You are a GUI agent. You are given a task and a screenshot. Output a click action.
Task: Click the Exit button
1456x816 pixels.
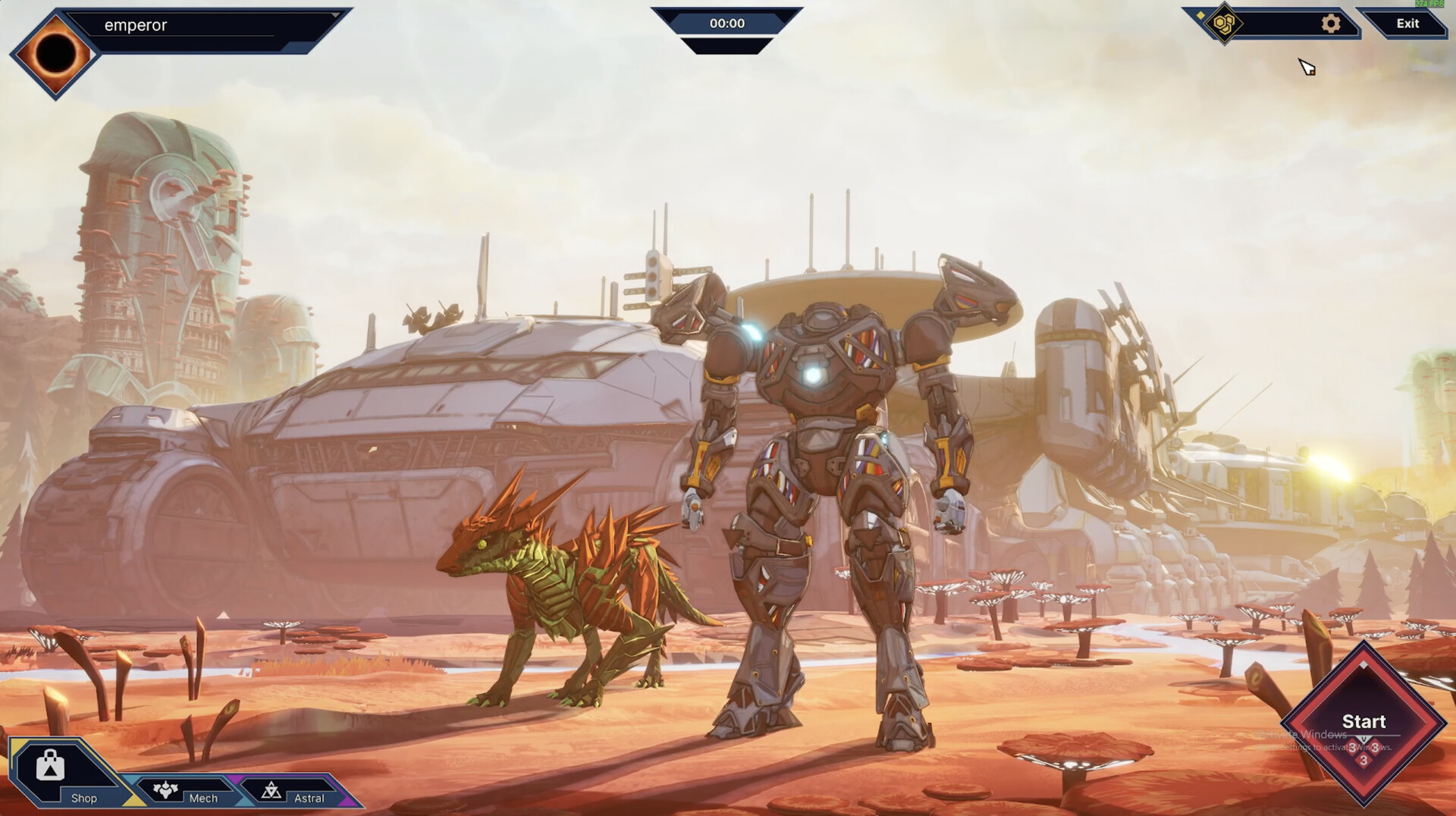1407,24
